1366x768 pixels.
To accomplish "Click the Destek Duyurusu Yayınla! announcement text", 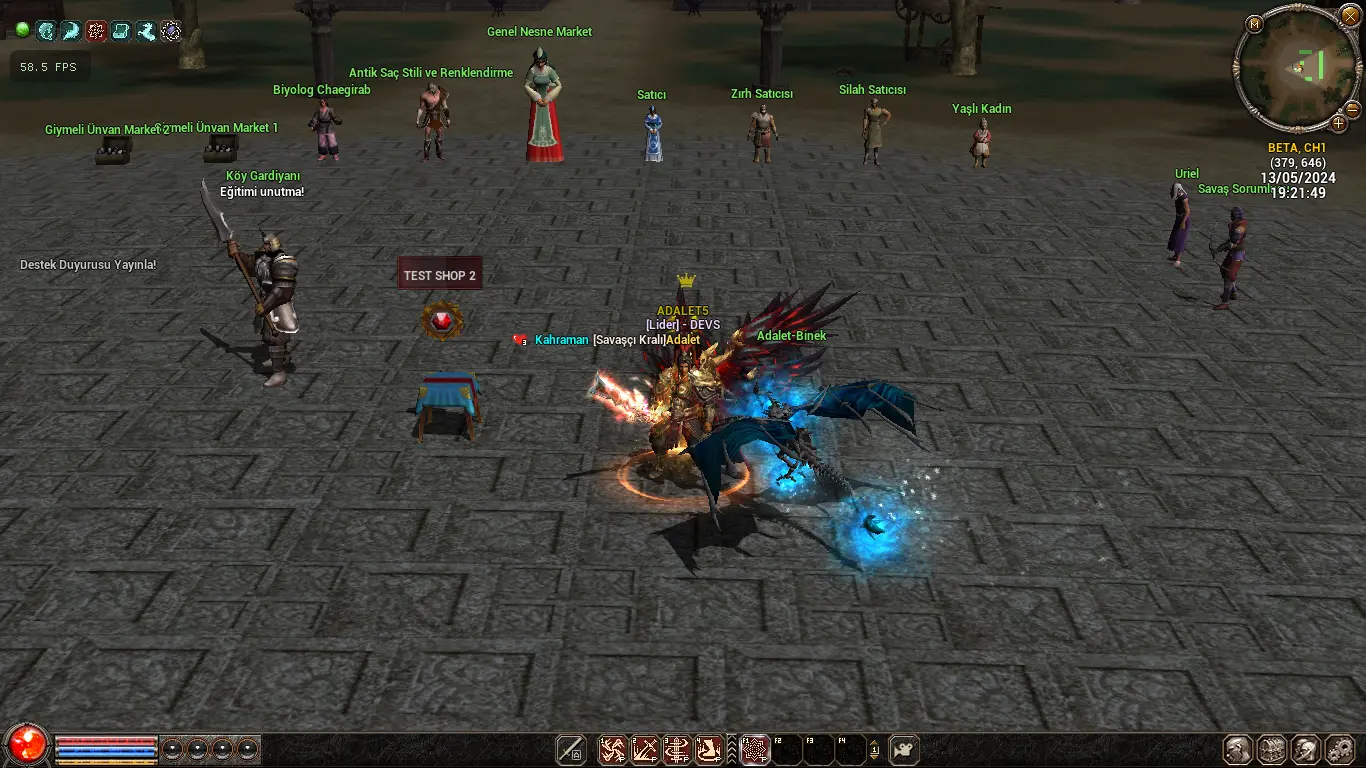I will coord(88,265).
